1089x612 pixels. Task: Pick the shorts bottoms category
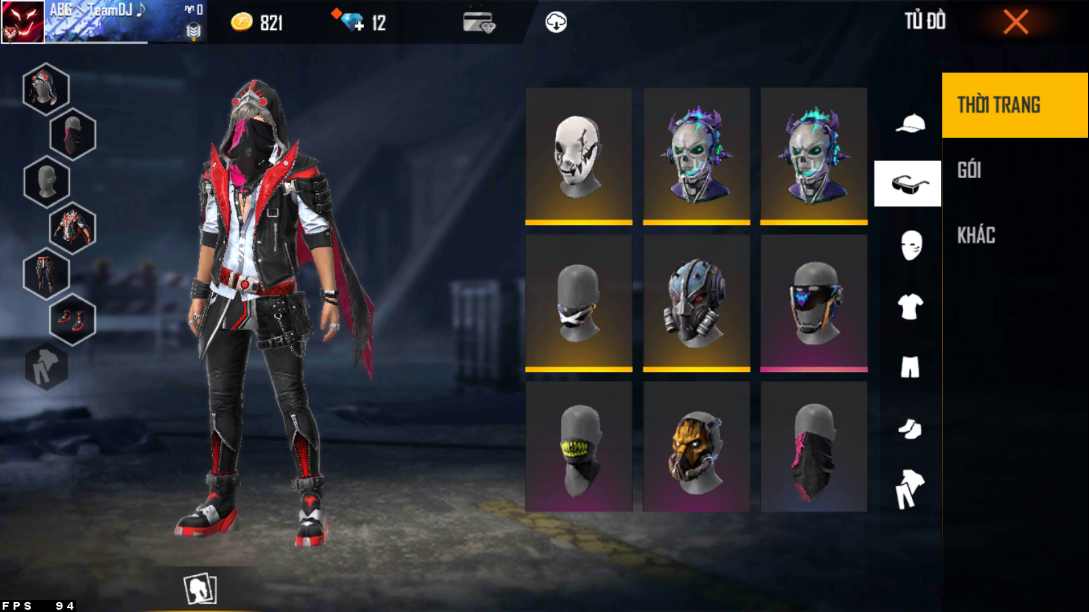pos(910,367)
